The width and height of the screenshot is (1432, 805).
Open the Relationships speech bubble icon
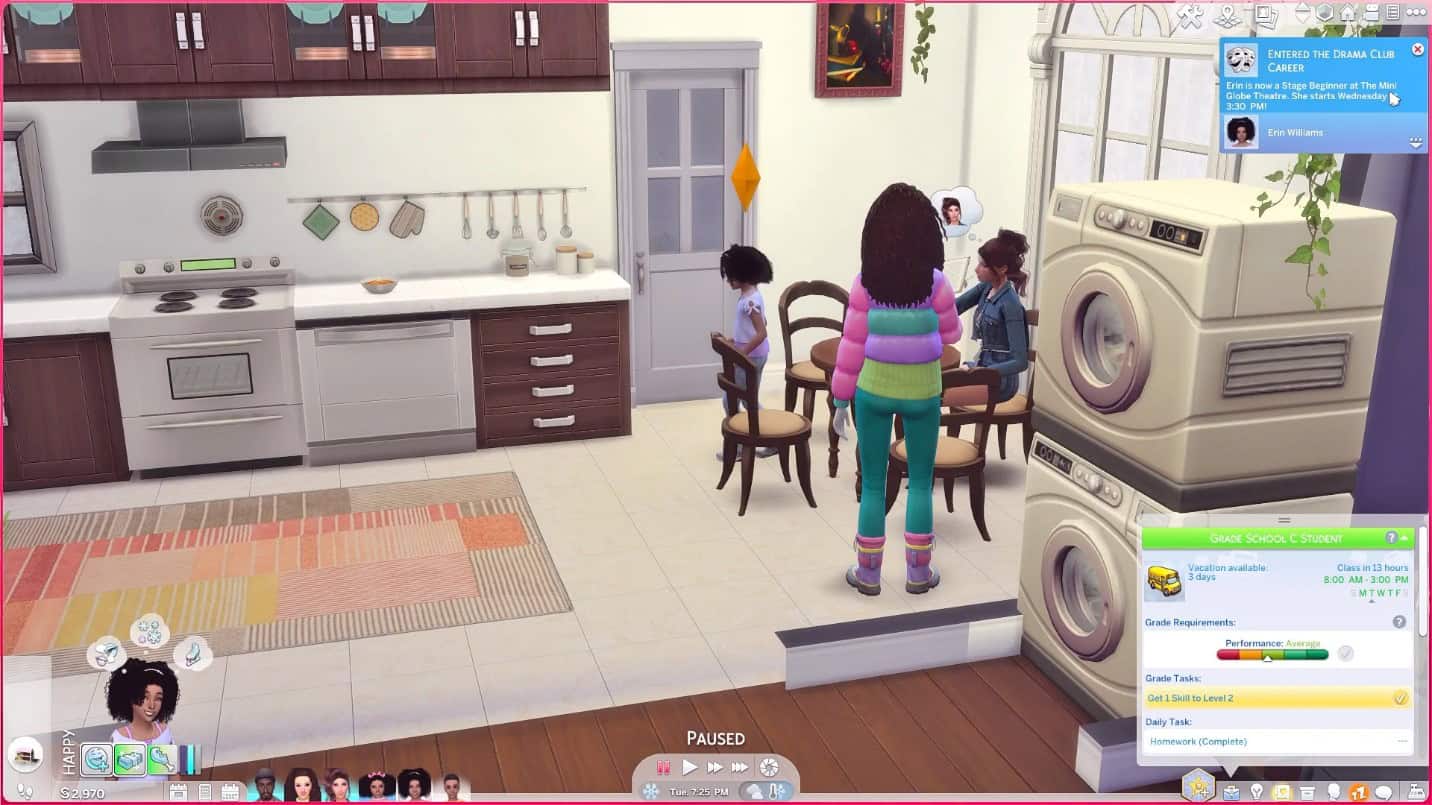point(1382,791)
